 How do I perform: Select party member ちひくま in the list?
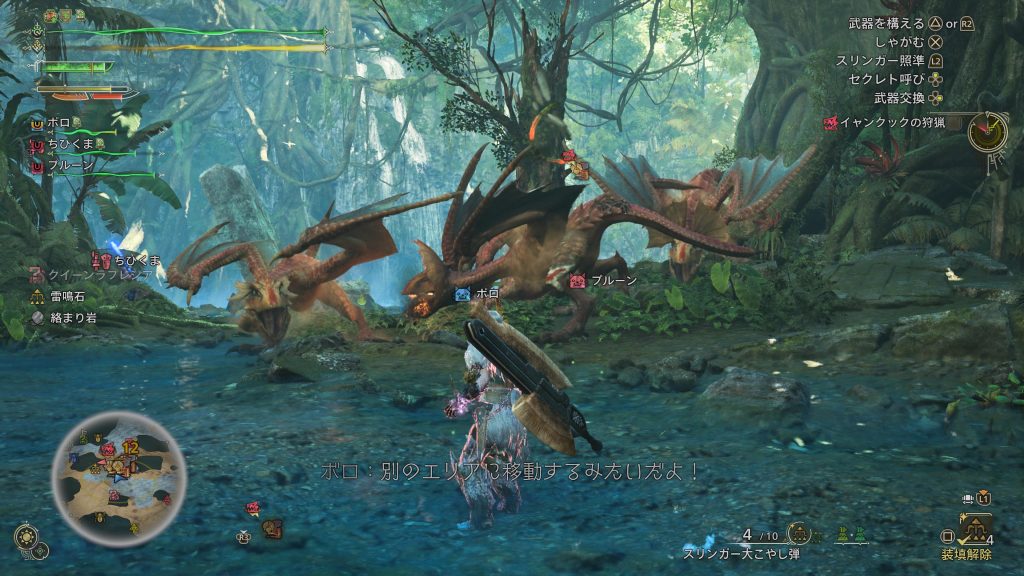[x=68, y=145]
